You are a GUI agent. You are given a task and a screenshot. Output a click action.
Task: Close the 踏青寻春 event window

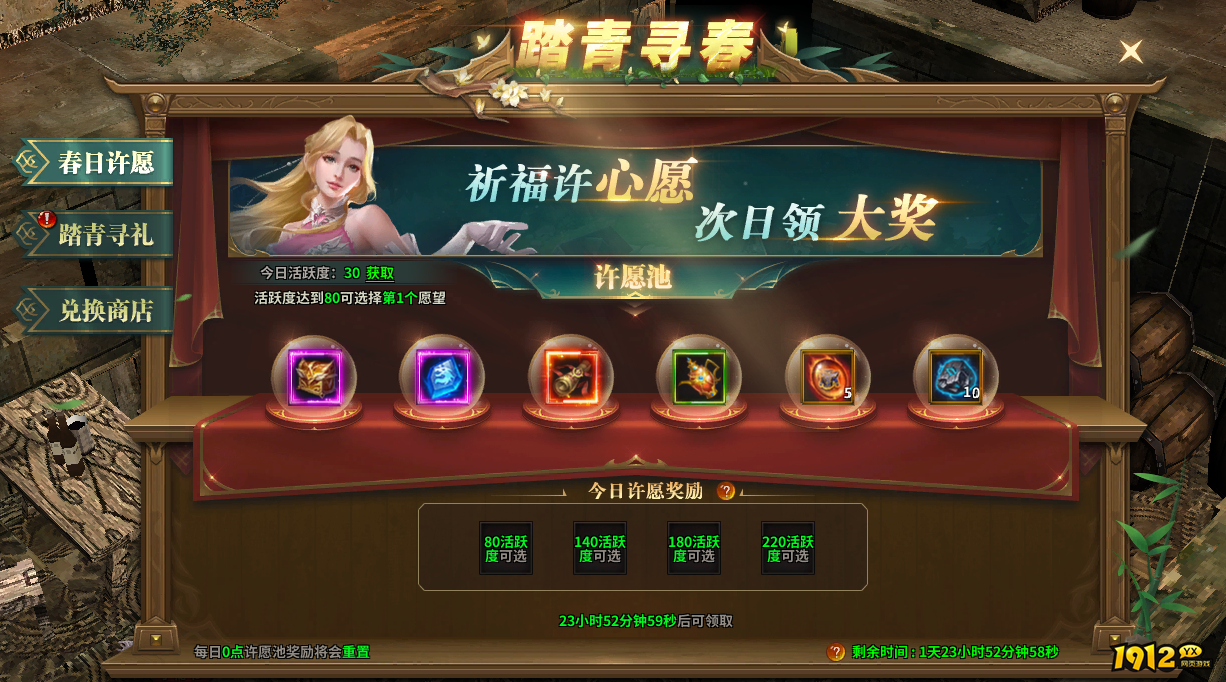click(x=1131, y=51)
